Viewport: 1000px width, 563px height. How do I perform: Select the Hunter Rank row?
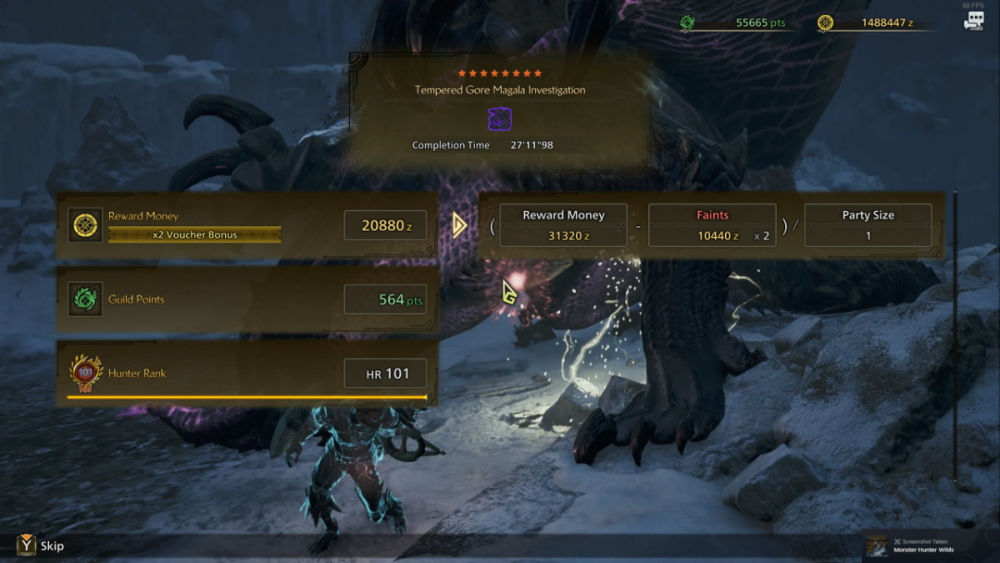click(x=247, y=373)
